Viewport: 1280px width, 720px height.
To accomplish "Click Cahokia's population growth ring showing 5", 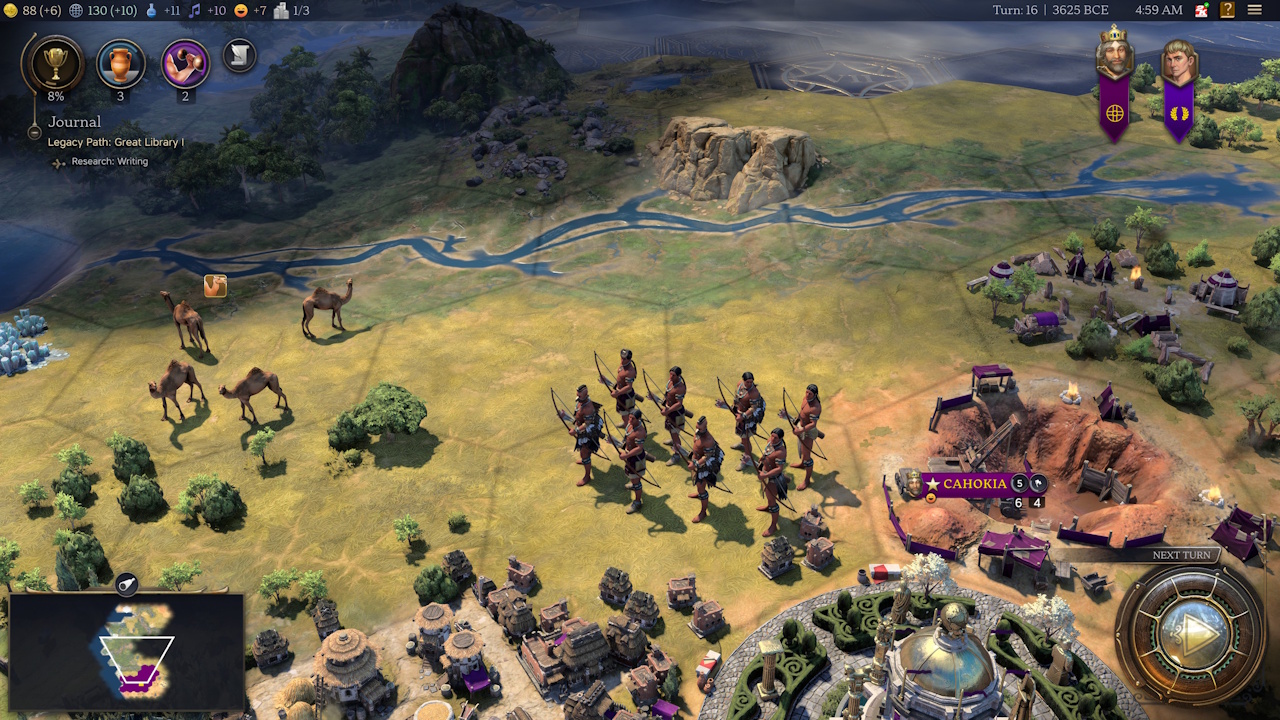I will coord(1019,484).
